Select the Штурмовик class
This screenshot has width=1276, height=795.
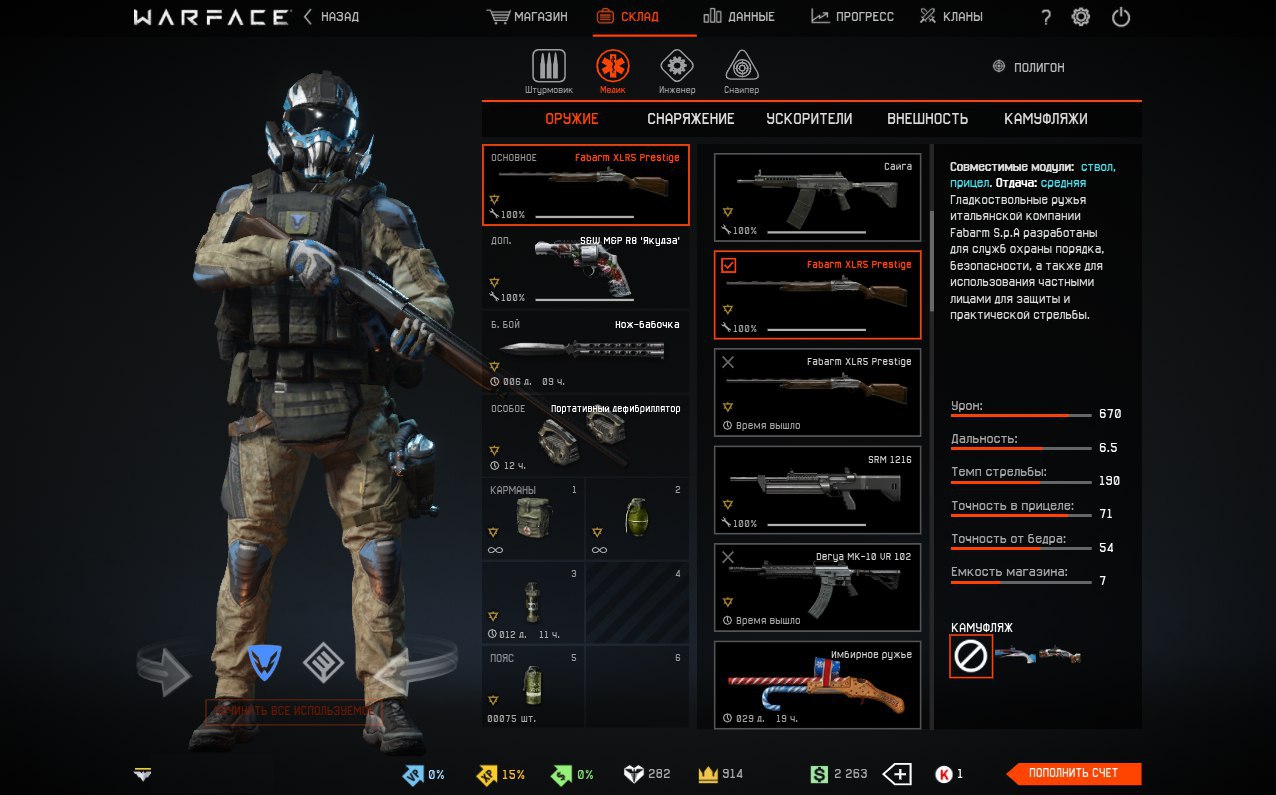tap(548, 70)
